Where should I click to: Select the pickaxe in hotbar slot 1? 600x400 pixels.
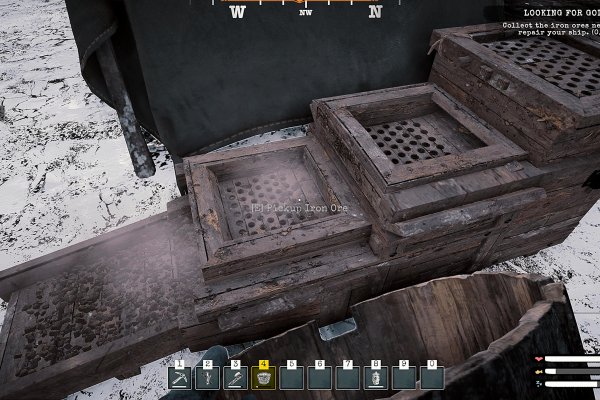[x=180, y=378]
